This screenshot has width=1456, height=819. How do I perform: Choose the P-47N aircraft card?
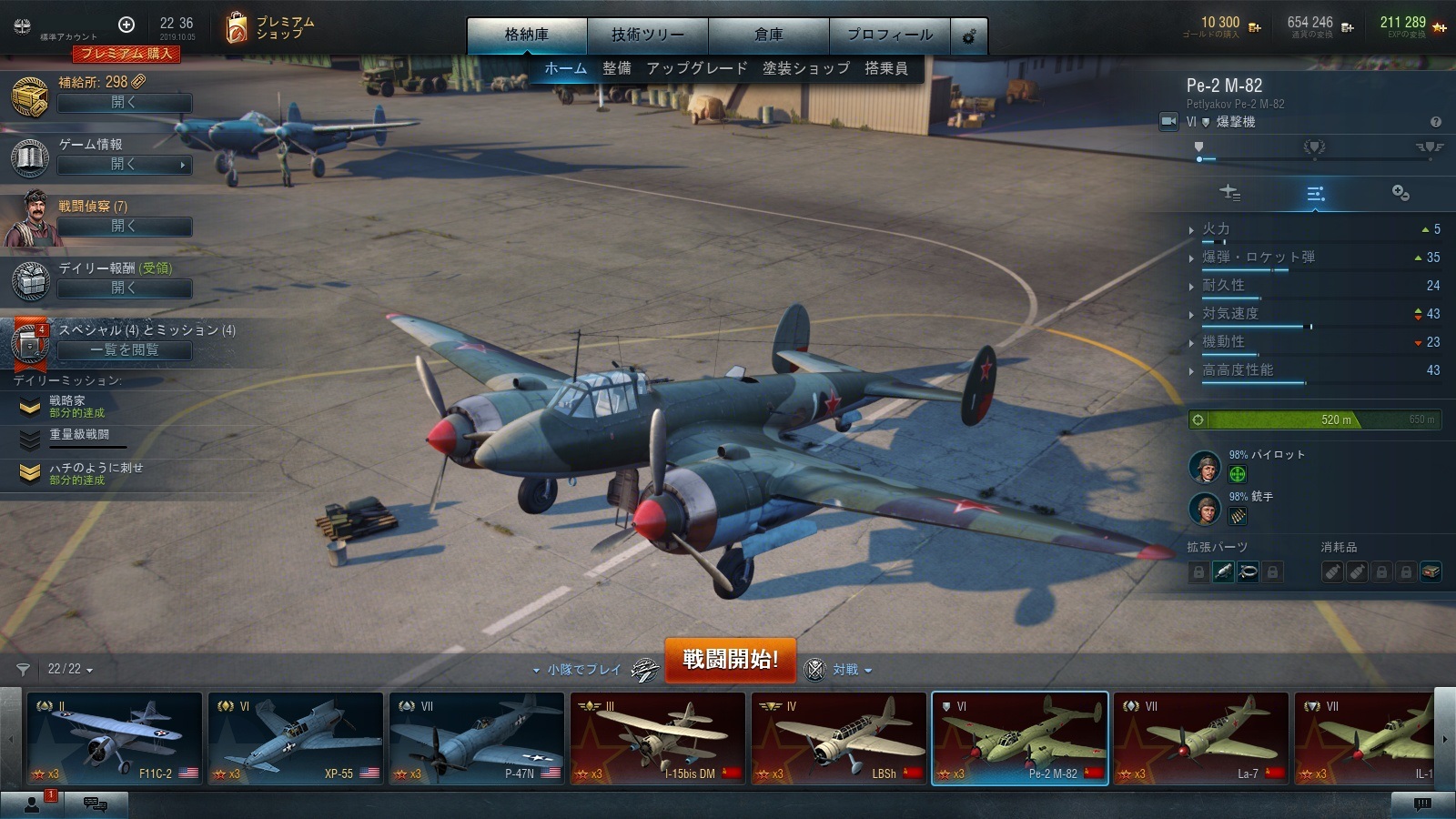(x=476, y=738)
